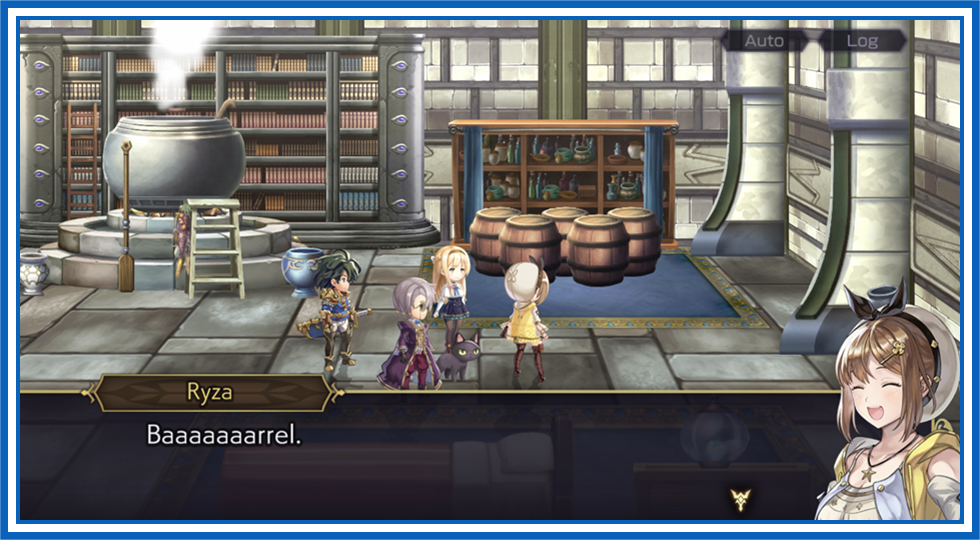Screen dimensions: 980x540
Task: Open the dialogue Log
Action: tap(862, 41)
